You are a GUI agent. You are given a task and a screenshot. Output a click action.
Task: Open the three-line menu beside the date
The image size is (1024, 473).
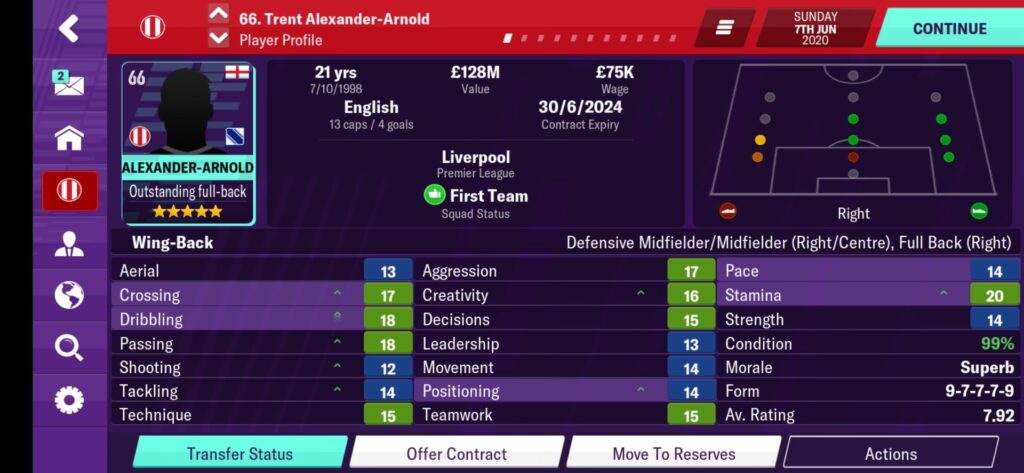(x=725, y=28)
